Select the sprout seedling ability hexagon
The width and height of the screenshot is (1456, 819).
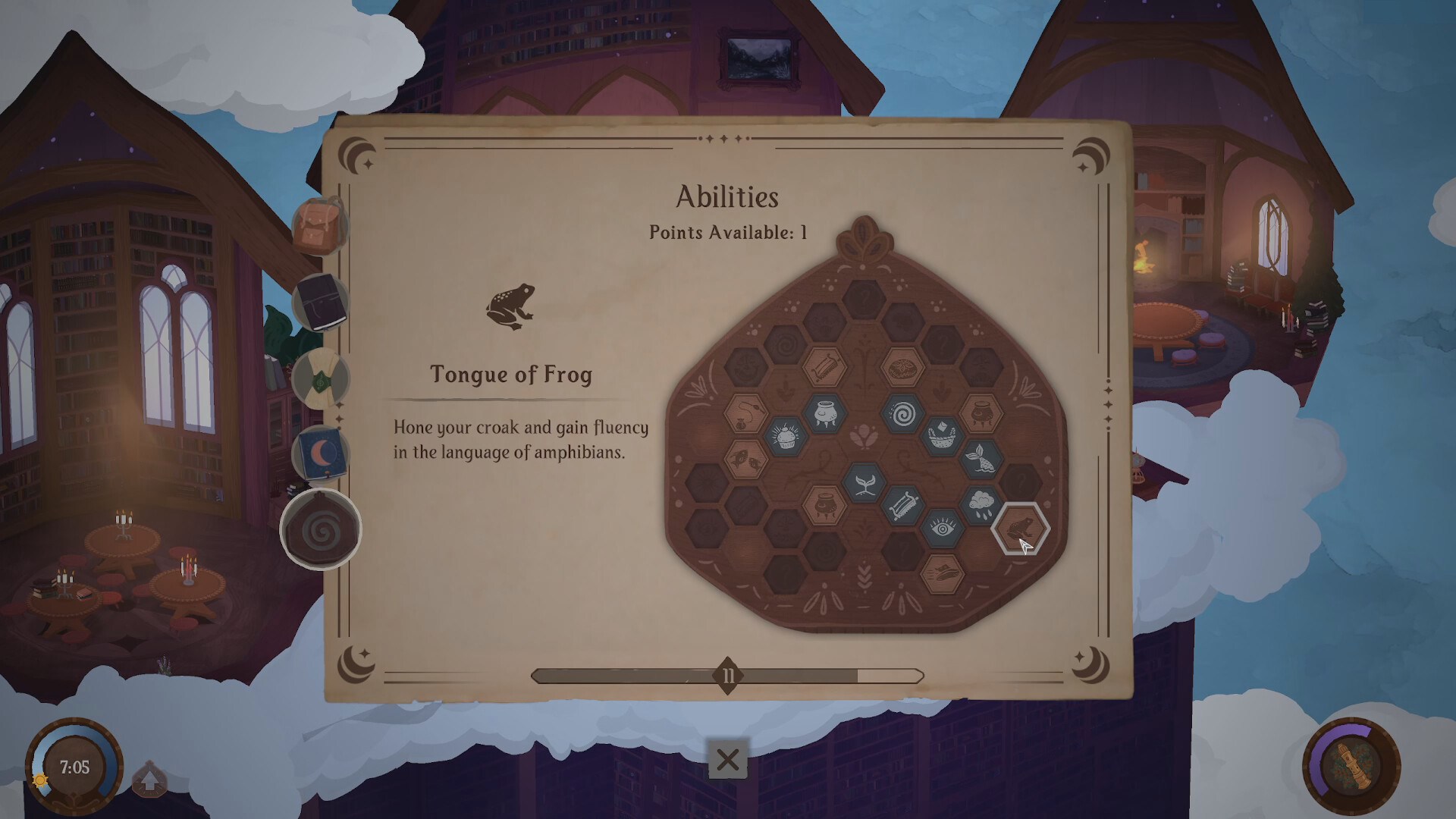click(864, 483)
